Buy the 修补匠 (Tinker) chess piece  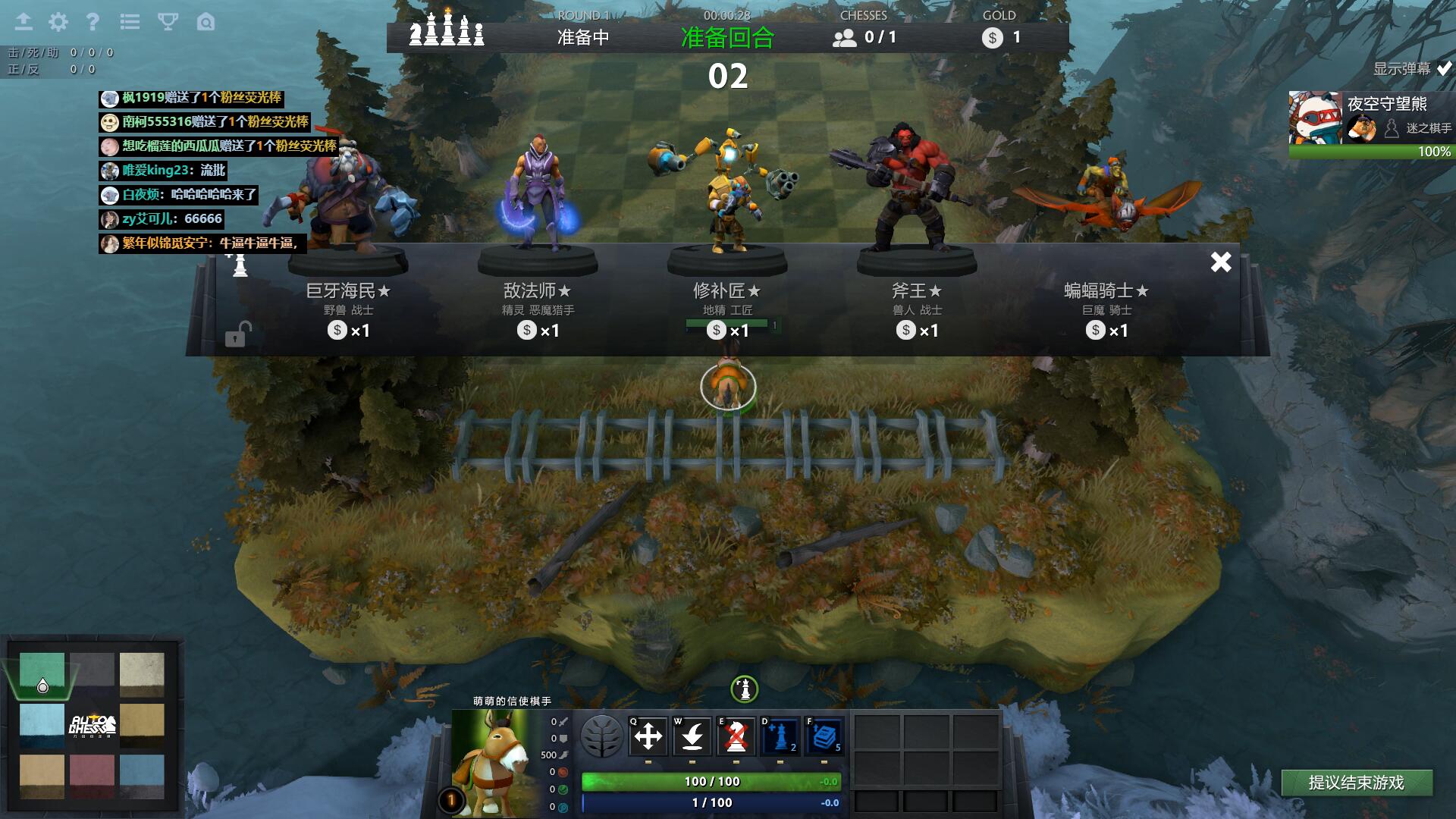(727, 303)
